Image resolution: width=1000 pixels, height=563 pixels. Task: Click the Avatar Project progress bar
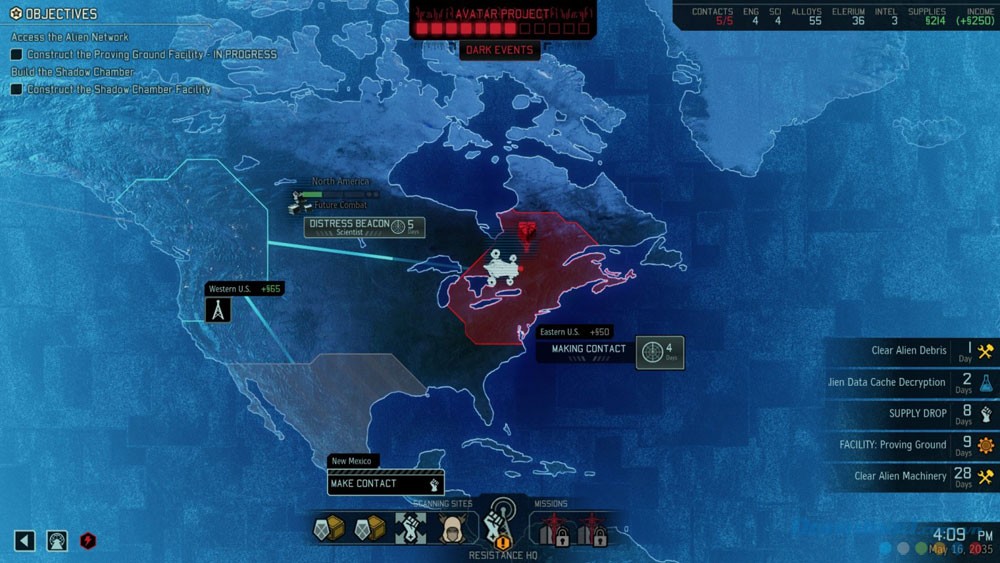click(x=500, y=28)
